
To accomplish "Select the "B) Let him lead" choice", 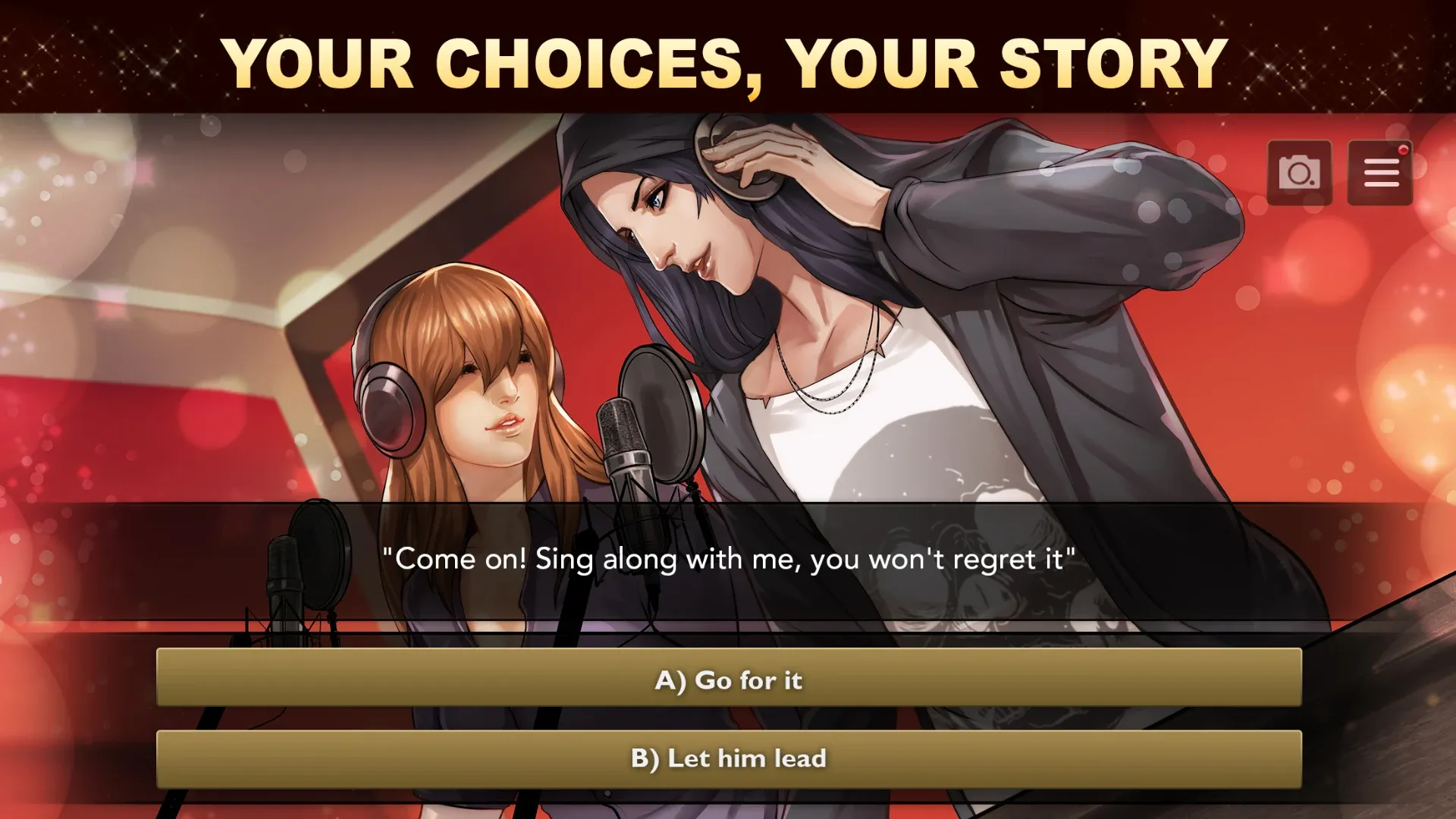I will pos(728,758).
